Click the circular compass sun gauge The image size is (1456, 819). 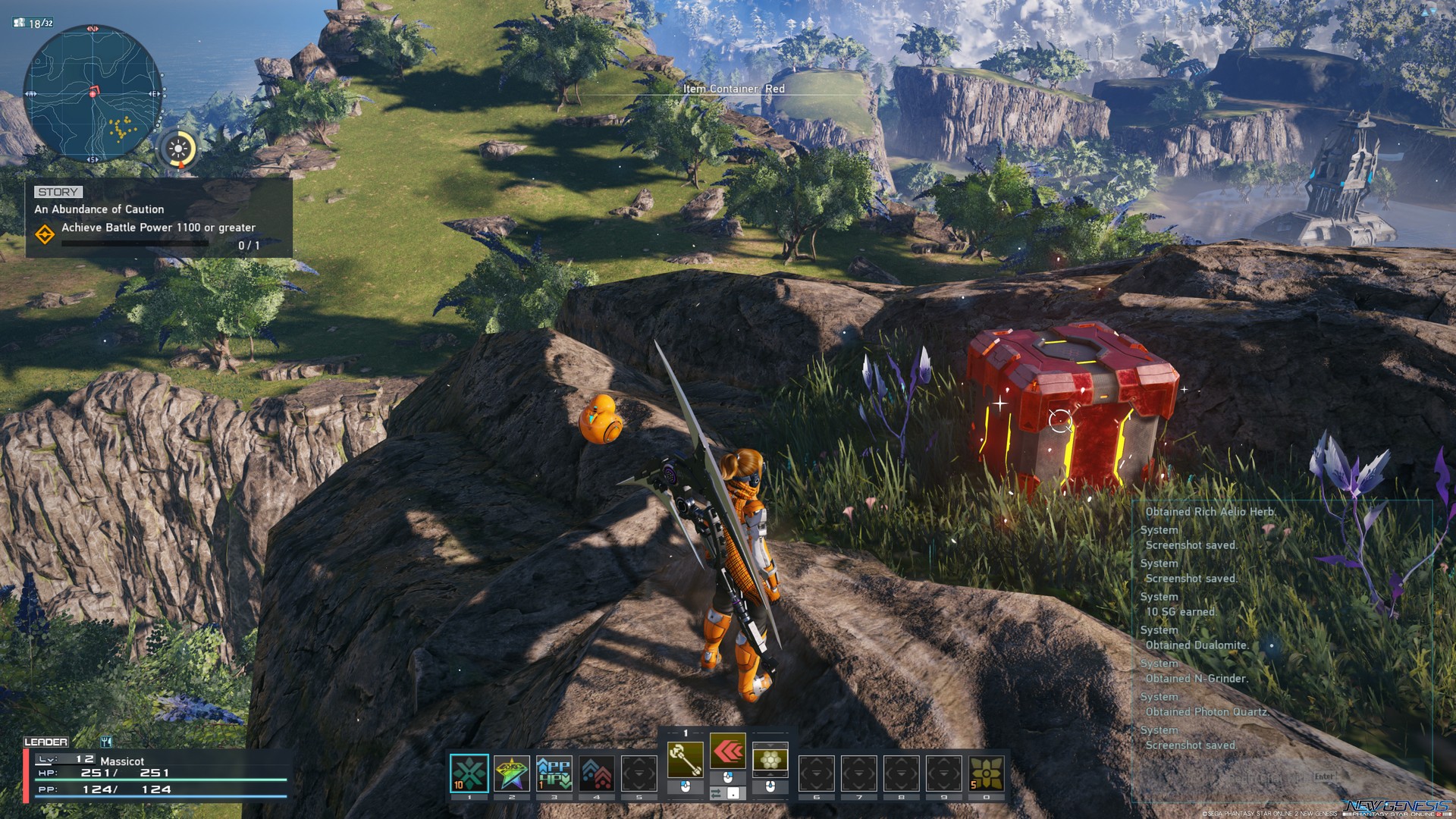[178, 149]
